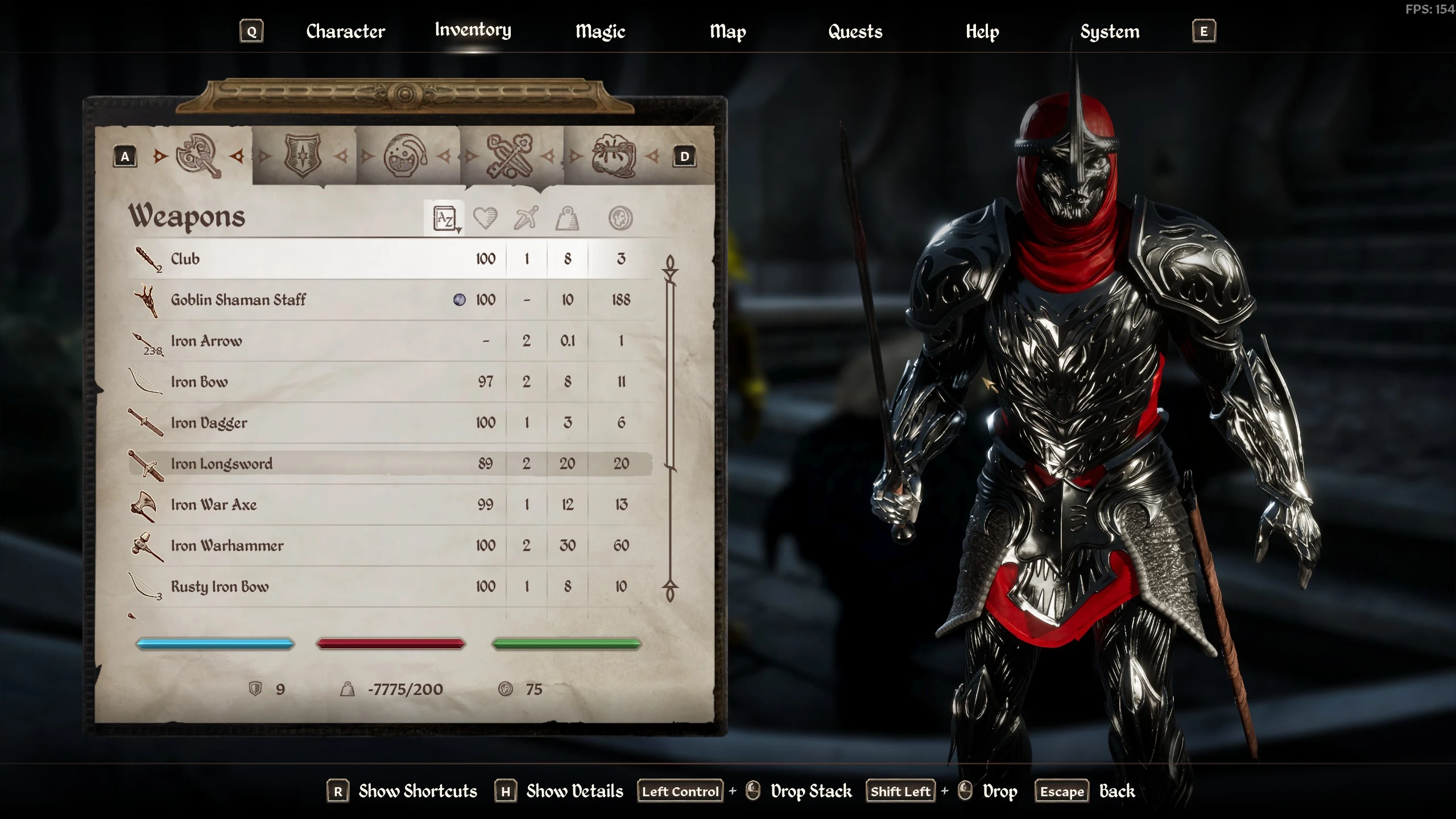Go to the Quests tab
The image size is (1456, 819).
[855, 32]
